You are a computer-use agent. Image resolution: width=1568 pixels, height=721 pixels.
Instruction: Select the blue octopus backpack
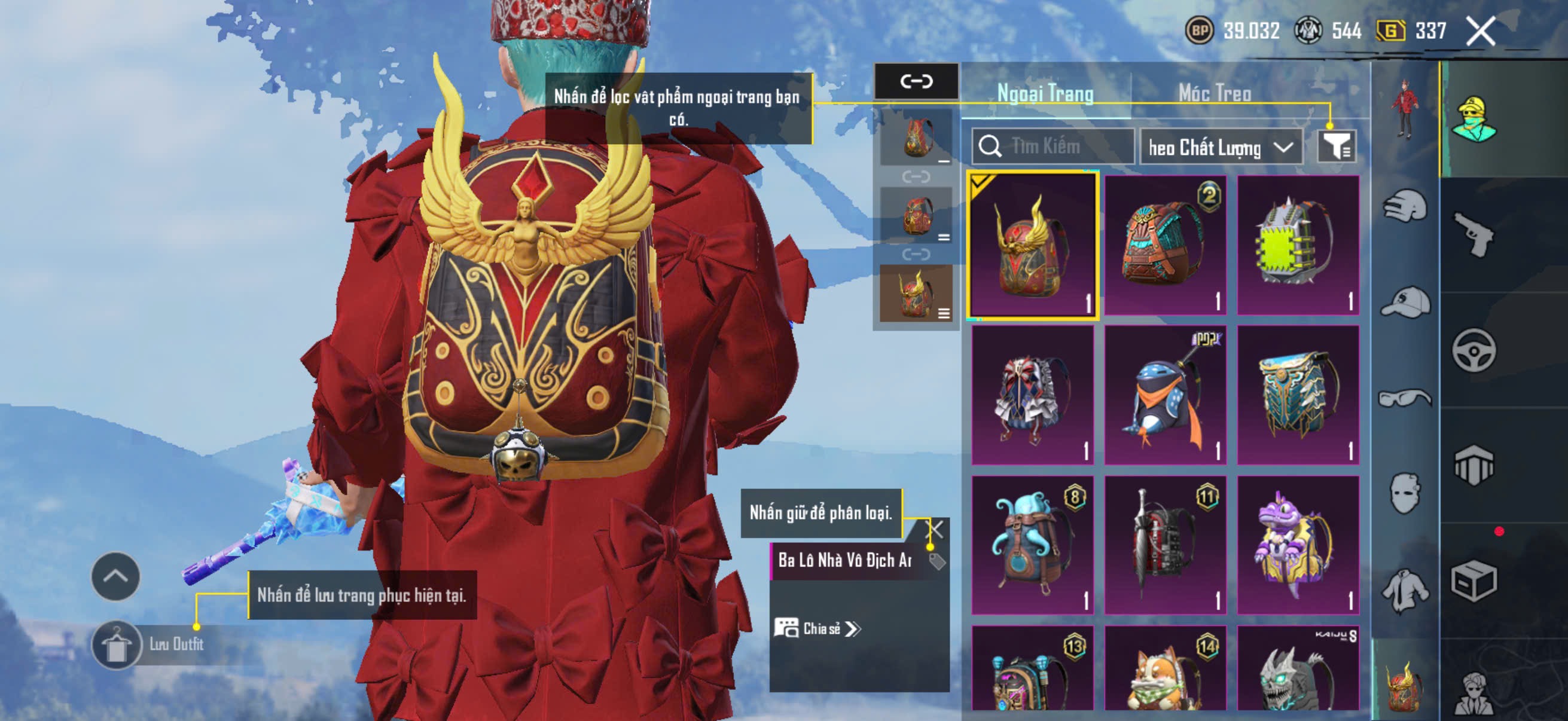point(1033,545)
